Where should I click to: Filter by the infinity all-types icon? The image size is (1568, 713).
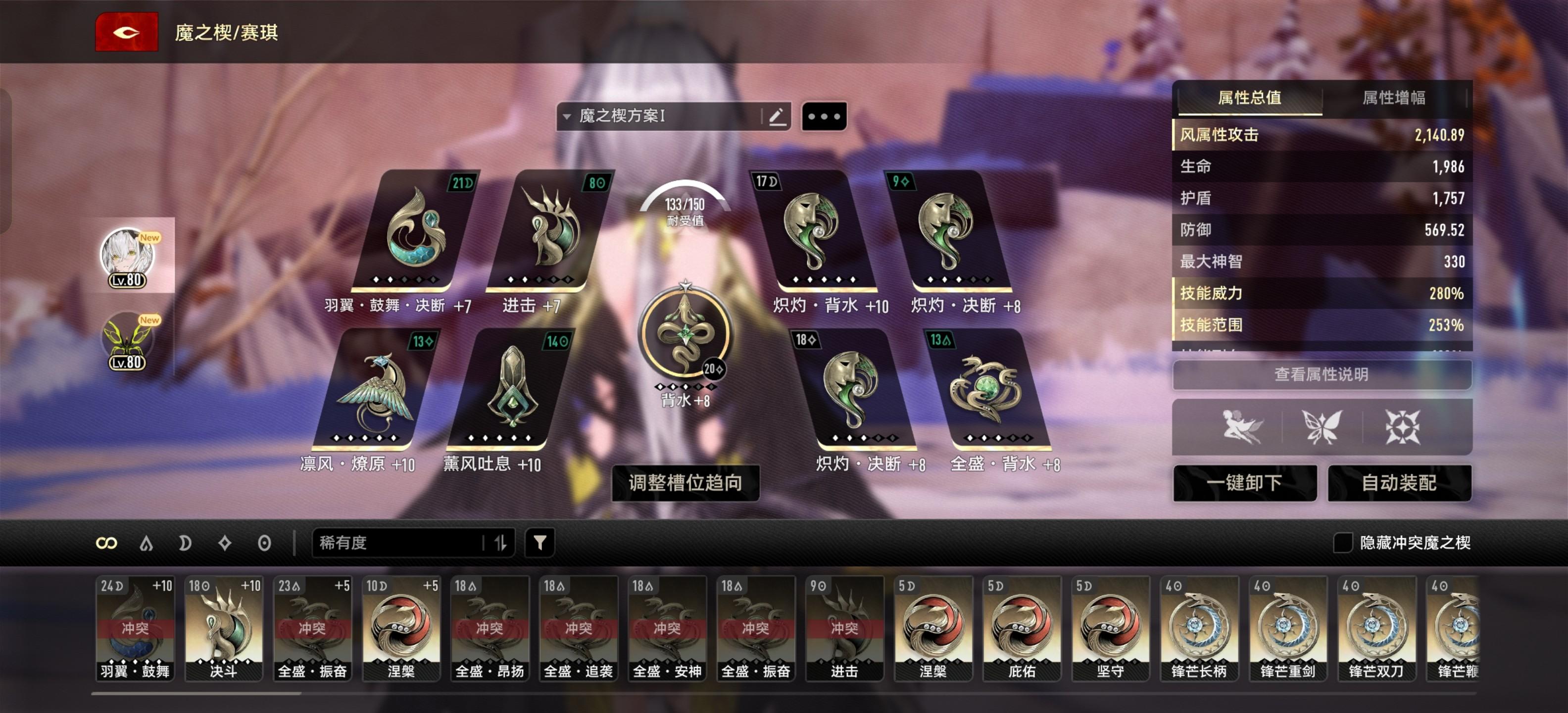106,543
